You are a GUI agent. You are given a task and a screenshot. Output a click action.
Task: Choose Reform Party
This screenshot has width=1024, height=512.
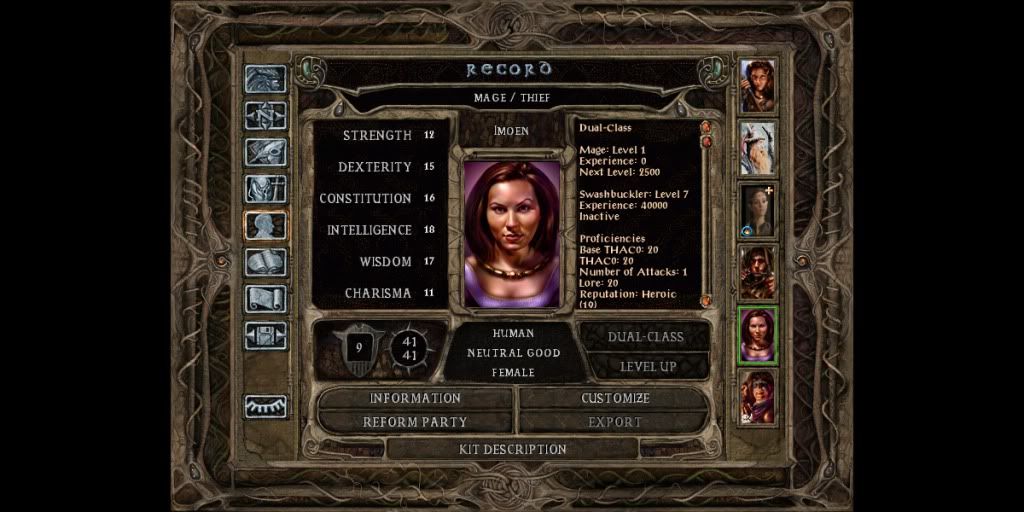tap(415, 422)
